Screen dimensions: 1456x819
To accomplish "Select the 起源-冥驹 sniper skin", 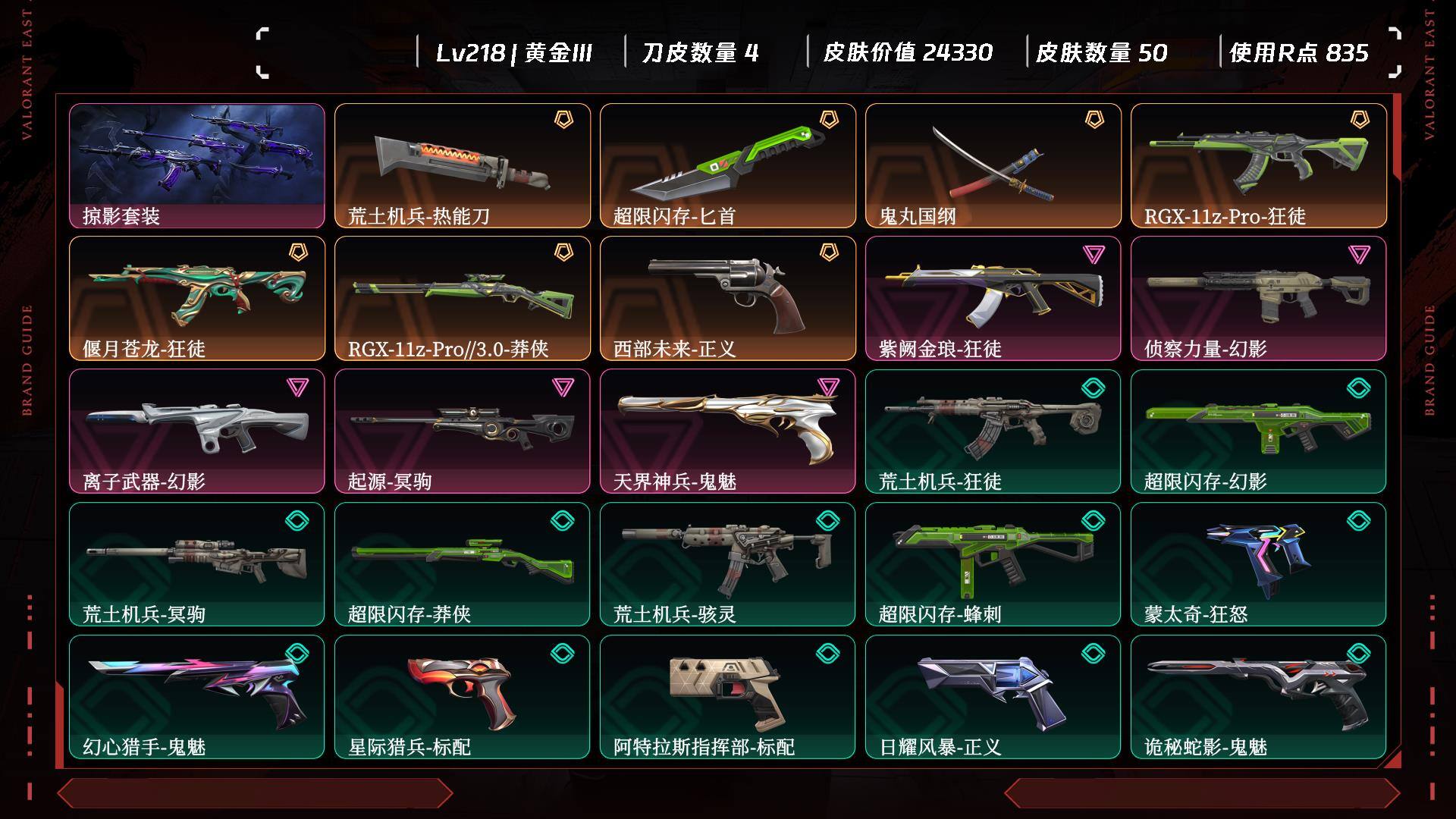I will (x=462, y=431).
